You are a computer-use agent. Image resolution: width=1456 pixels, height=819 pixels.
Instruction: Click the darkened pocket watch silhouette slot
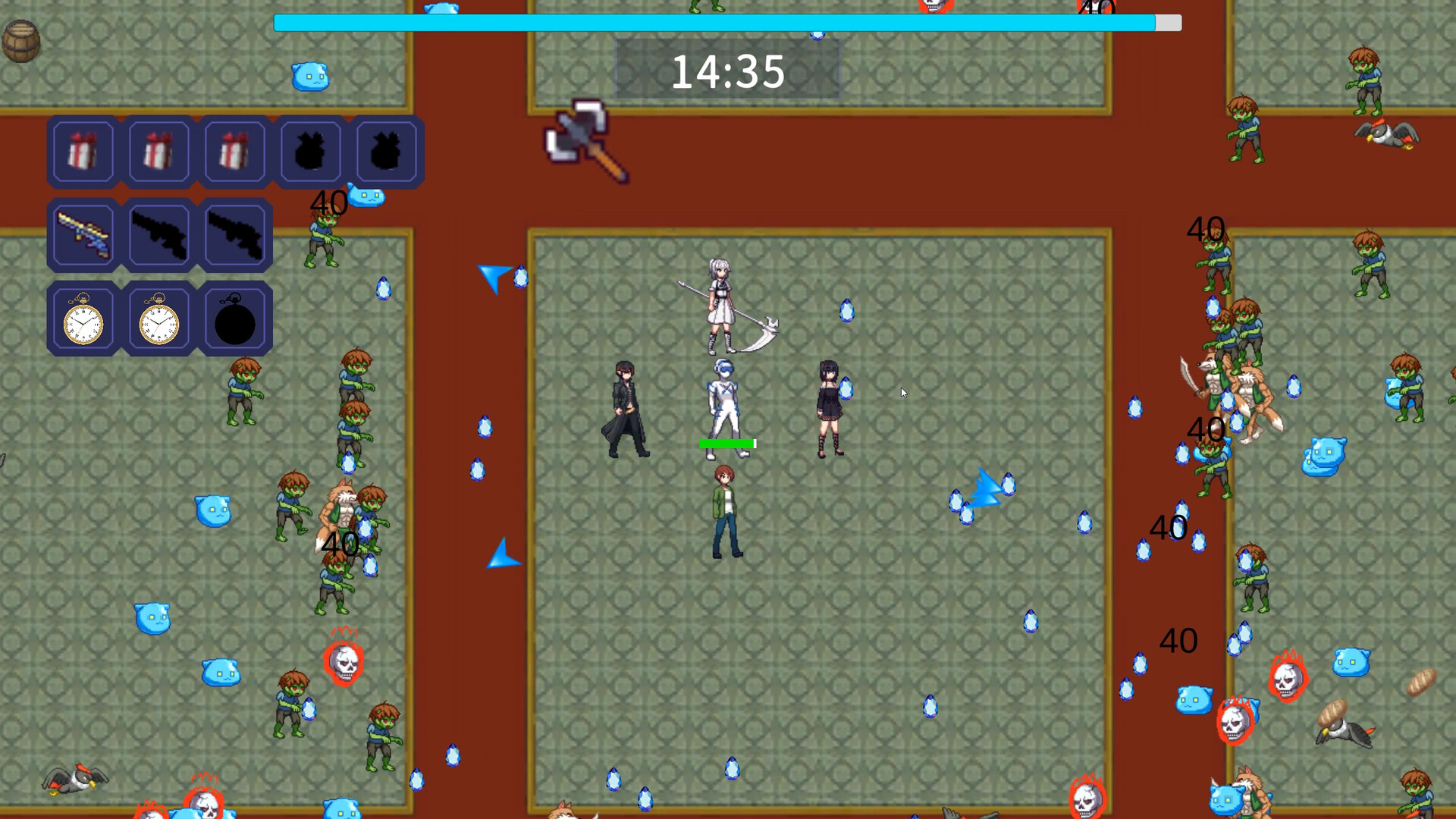(234, 318)
